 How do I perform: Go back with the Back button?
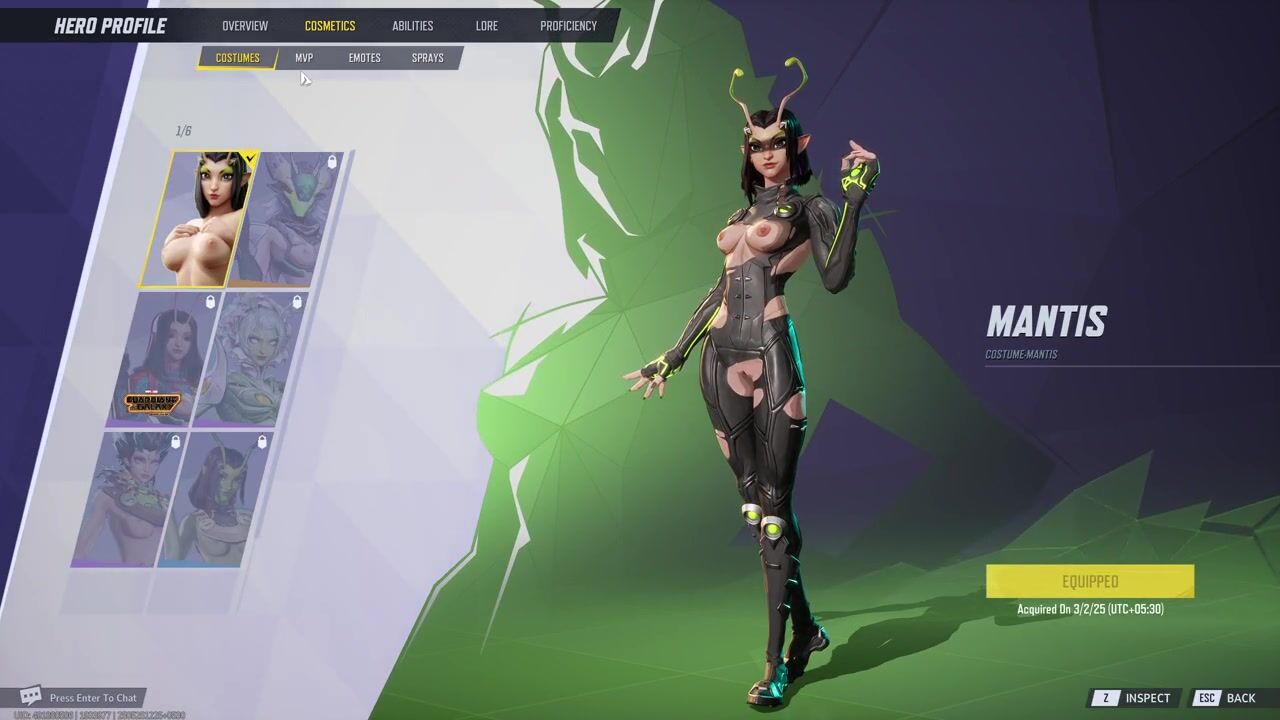[x=1228, y=698]
